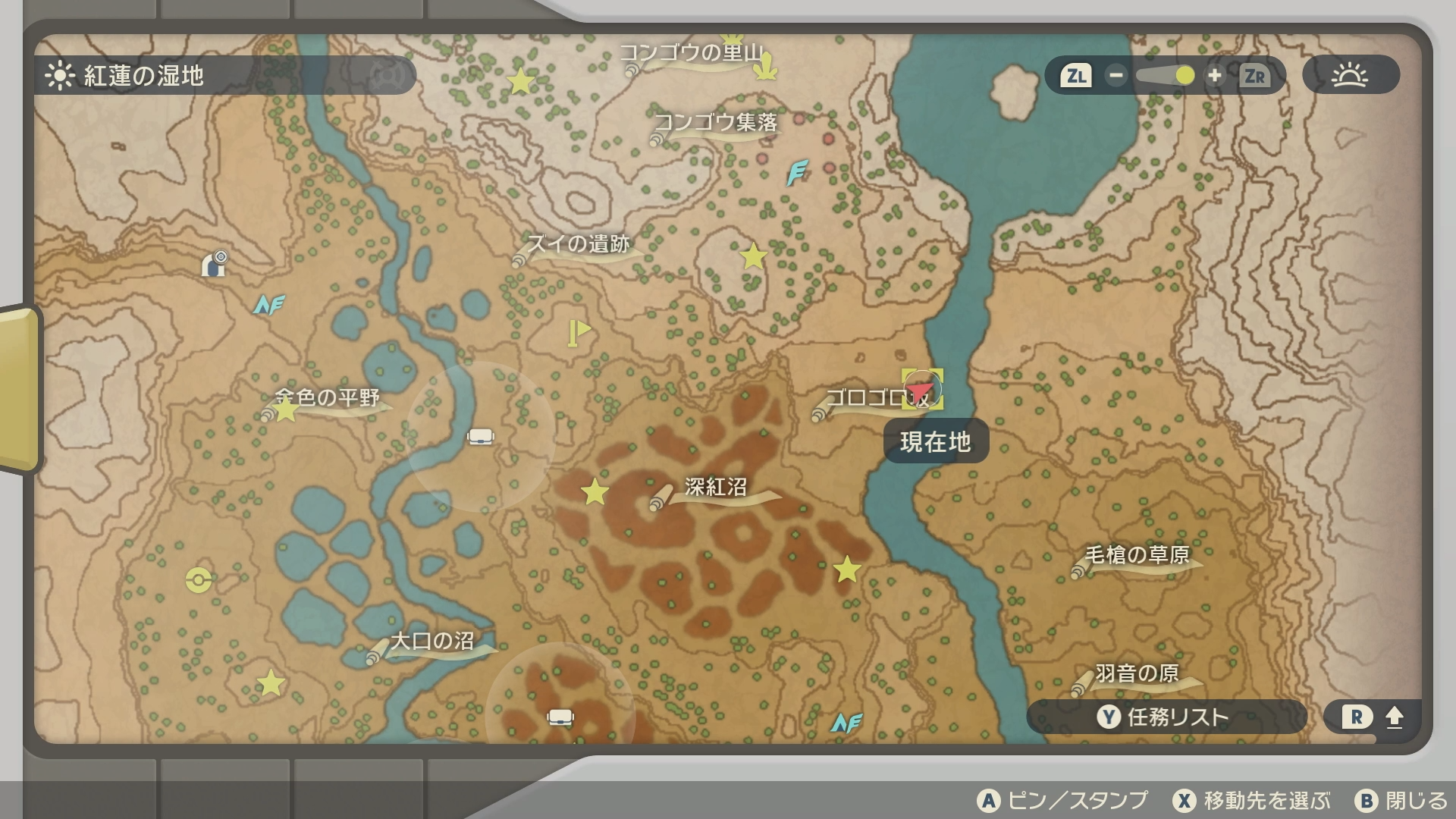
Task: Choose the コンゴウ集落 location label
Action: (x=715, y=123)
